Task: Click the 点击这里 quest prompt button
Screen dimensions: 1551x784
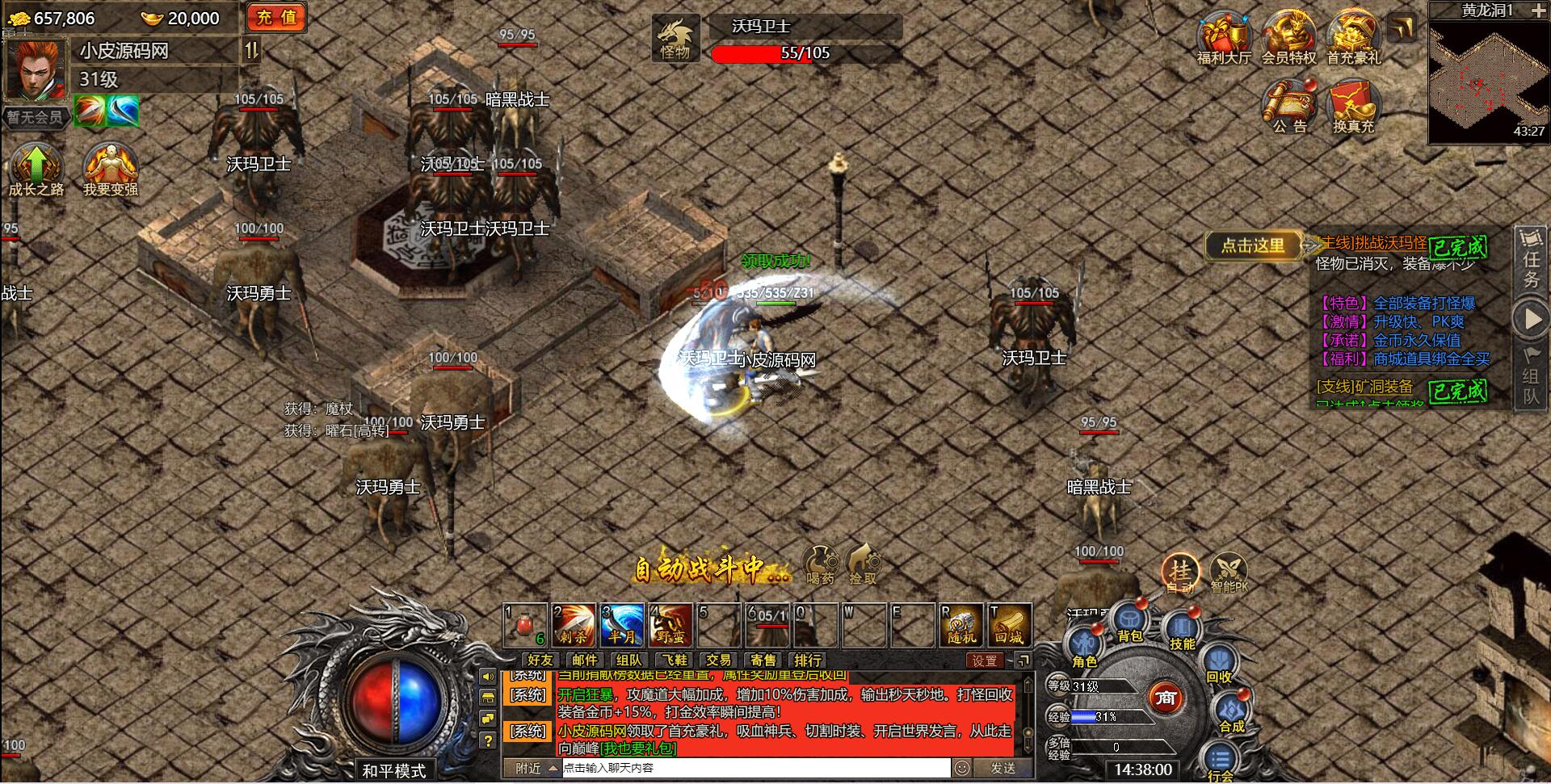Action: coord(1252,245)
